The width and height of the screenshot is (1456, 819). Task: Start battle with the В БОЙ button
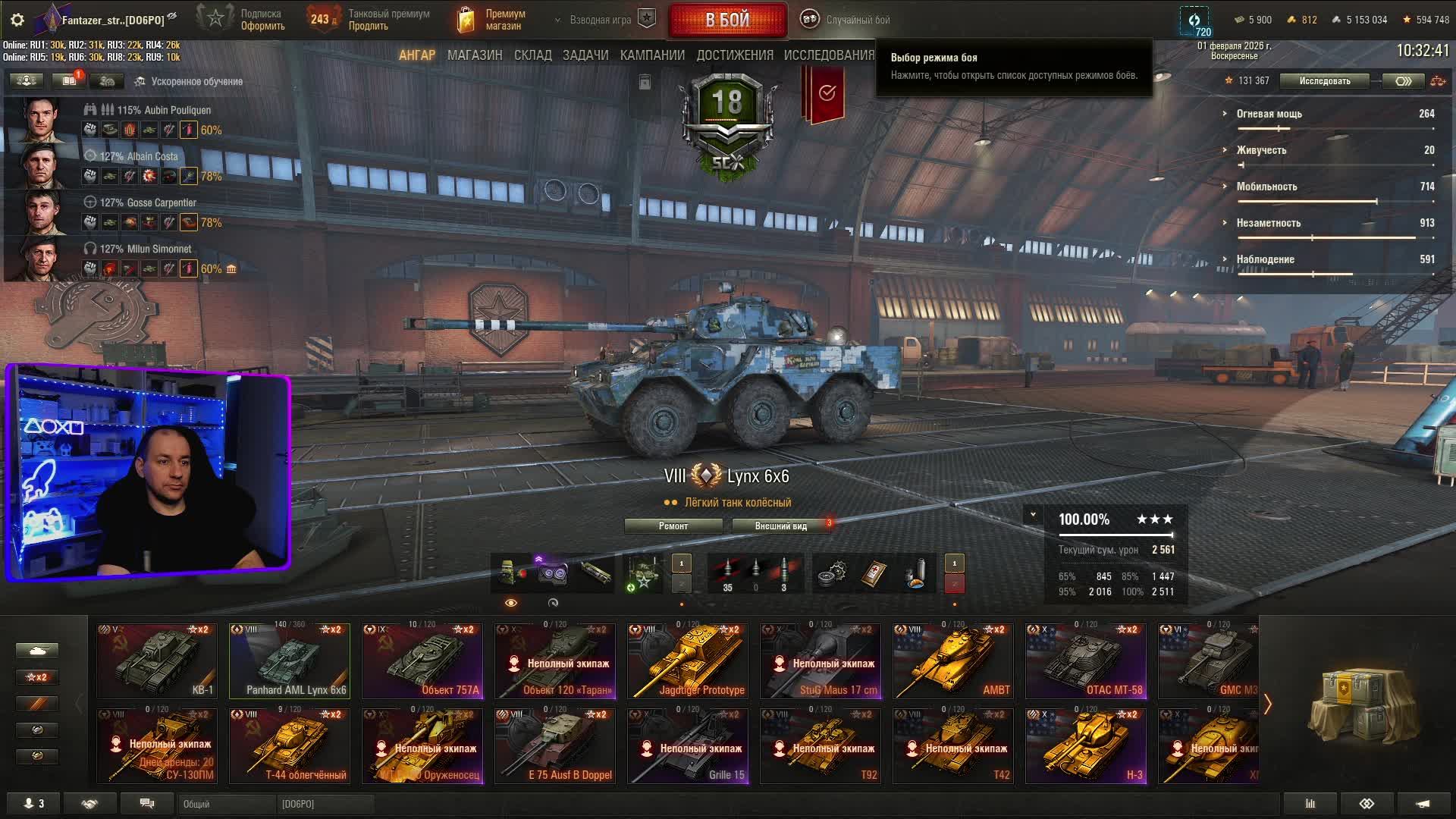(x=727, y=20)
